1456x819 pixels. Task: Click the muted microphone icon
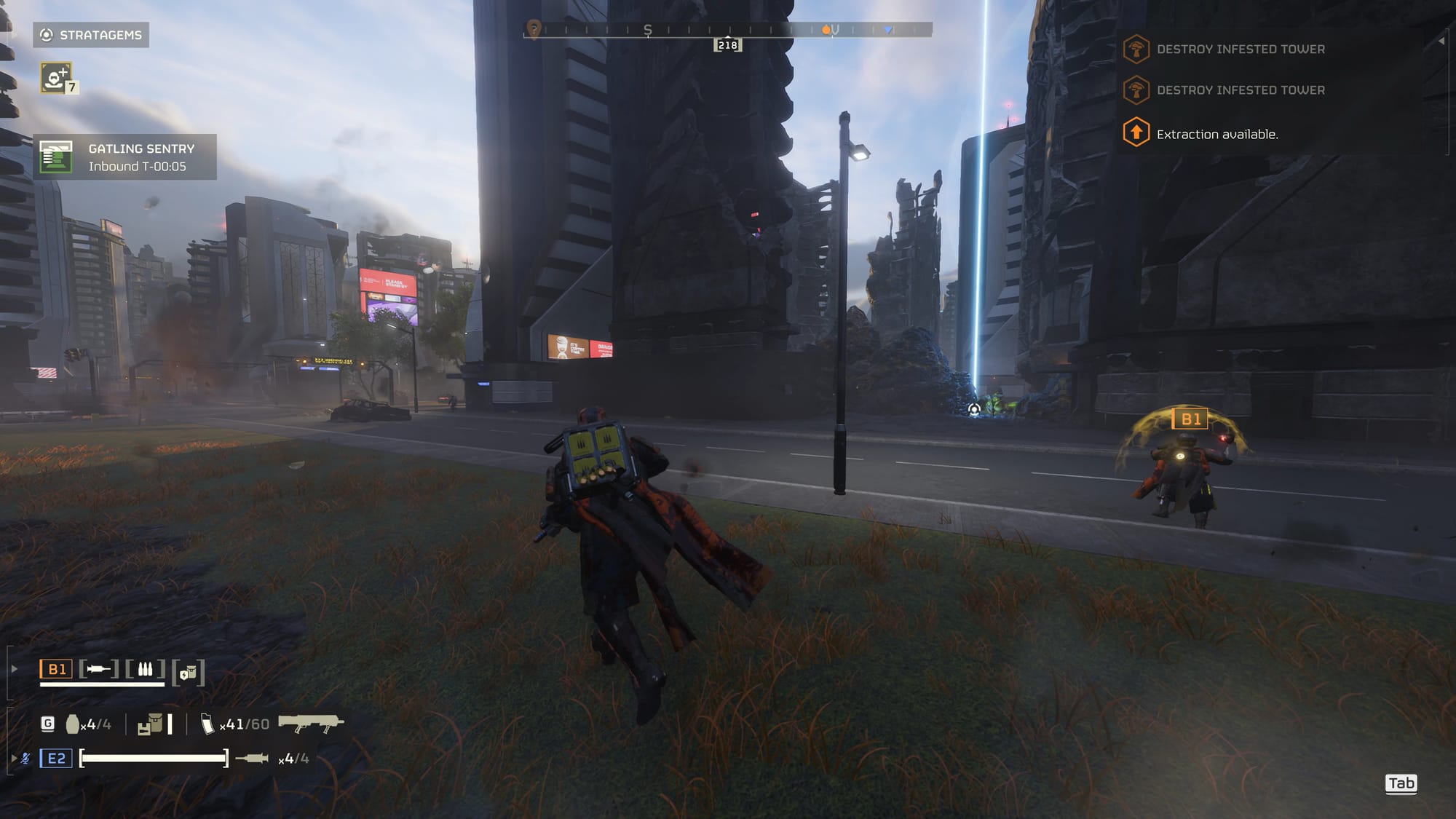coord(25,759)
